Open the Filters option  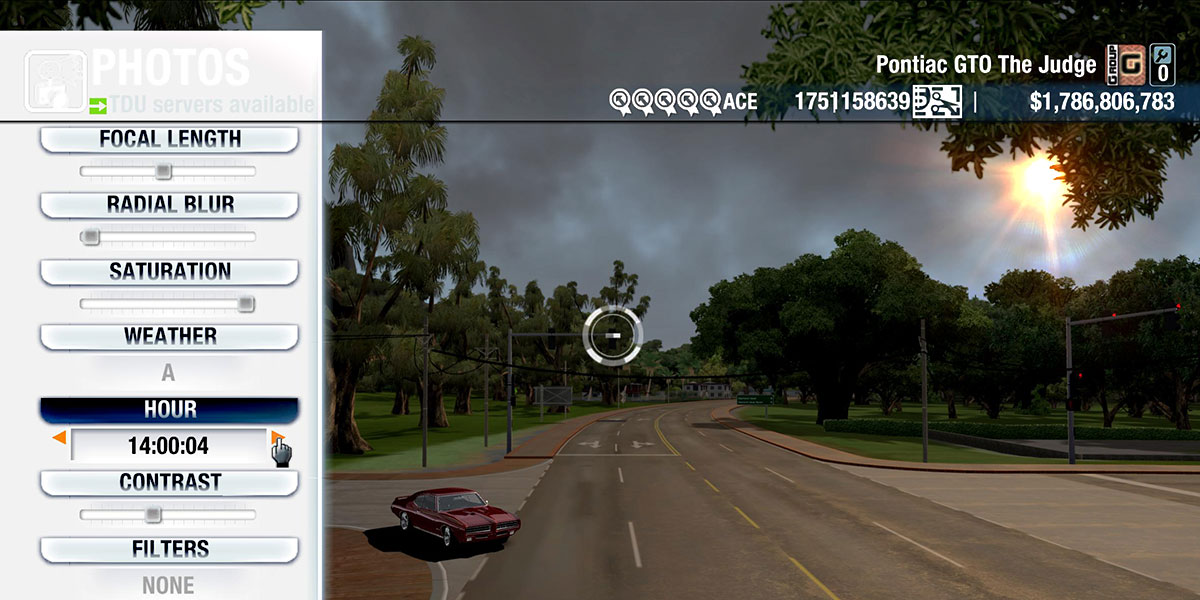coord(169,549)
